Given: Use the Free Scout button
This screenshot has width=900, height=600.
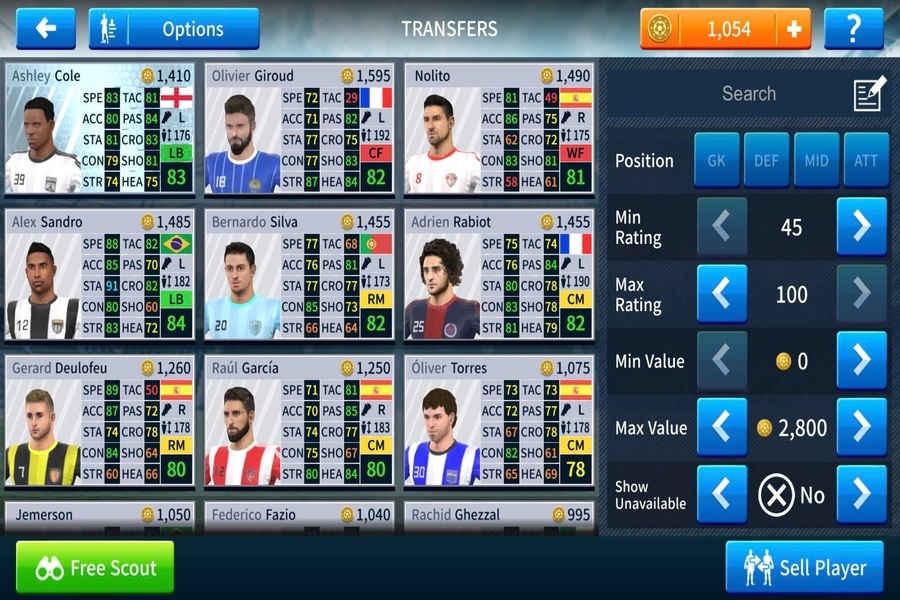Looking at the screenshot, I should (x=95, y=568).
